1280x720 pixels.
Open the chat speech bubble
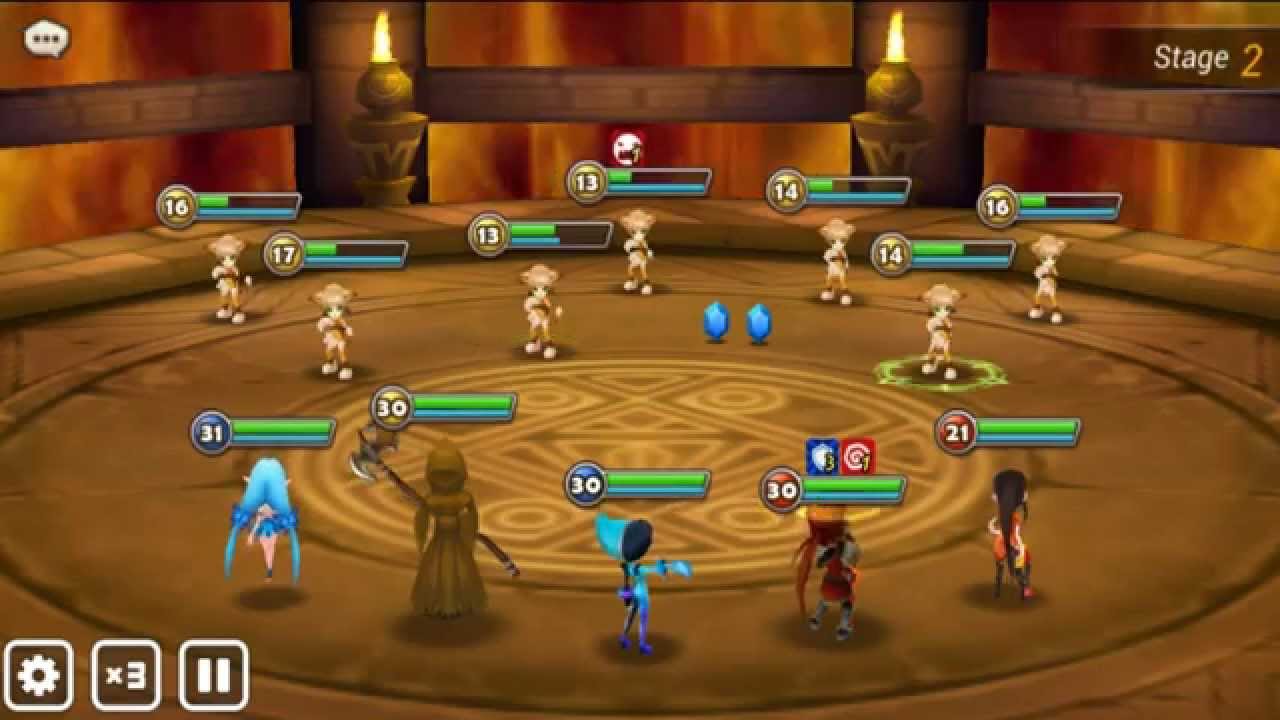tap(46, 40)
